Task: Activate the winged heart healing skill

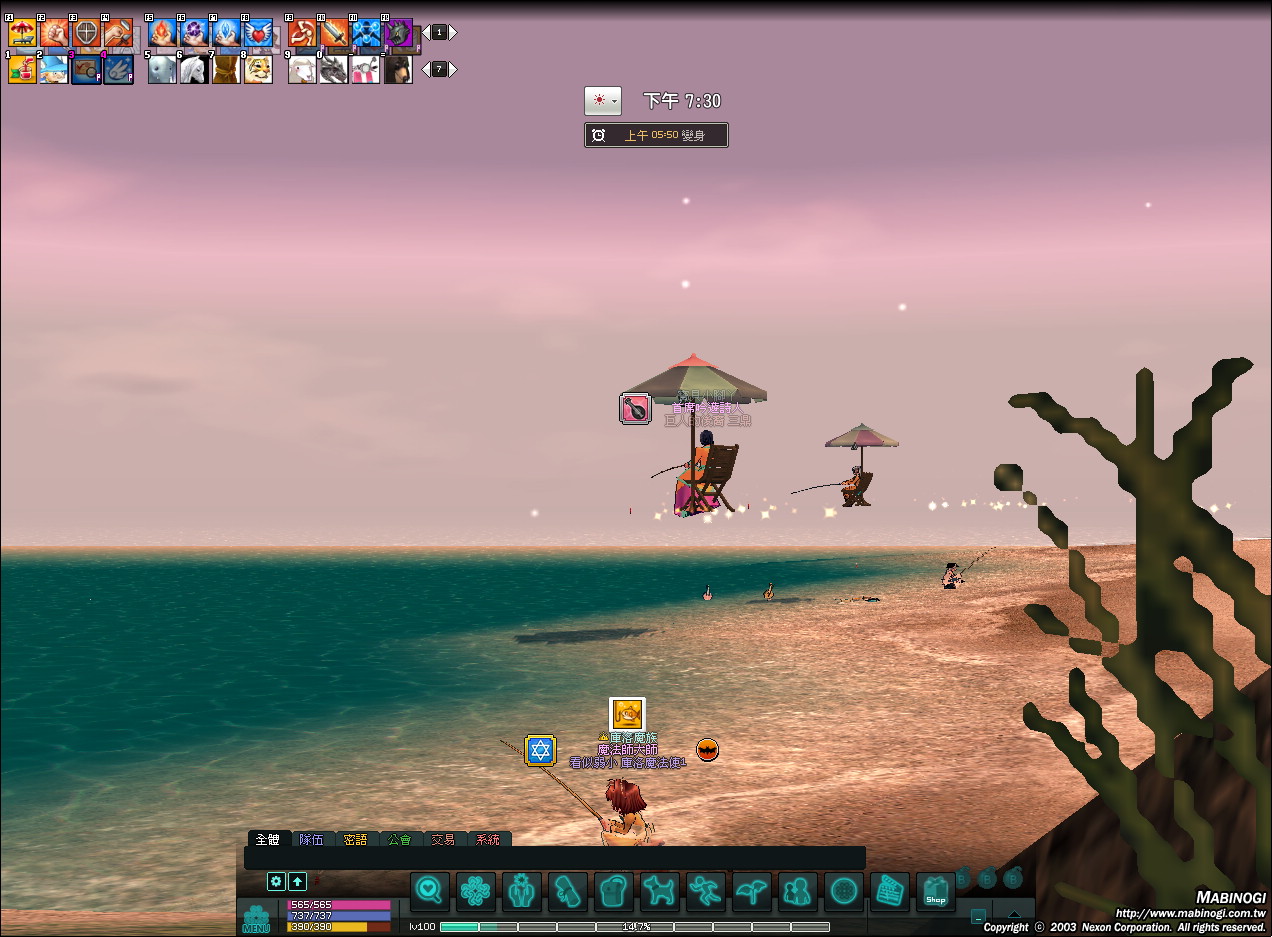Action: coord(257,33)
